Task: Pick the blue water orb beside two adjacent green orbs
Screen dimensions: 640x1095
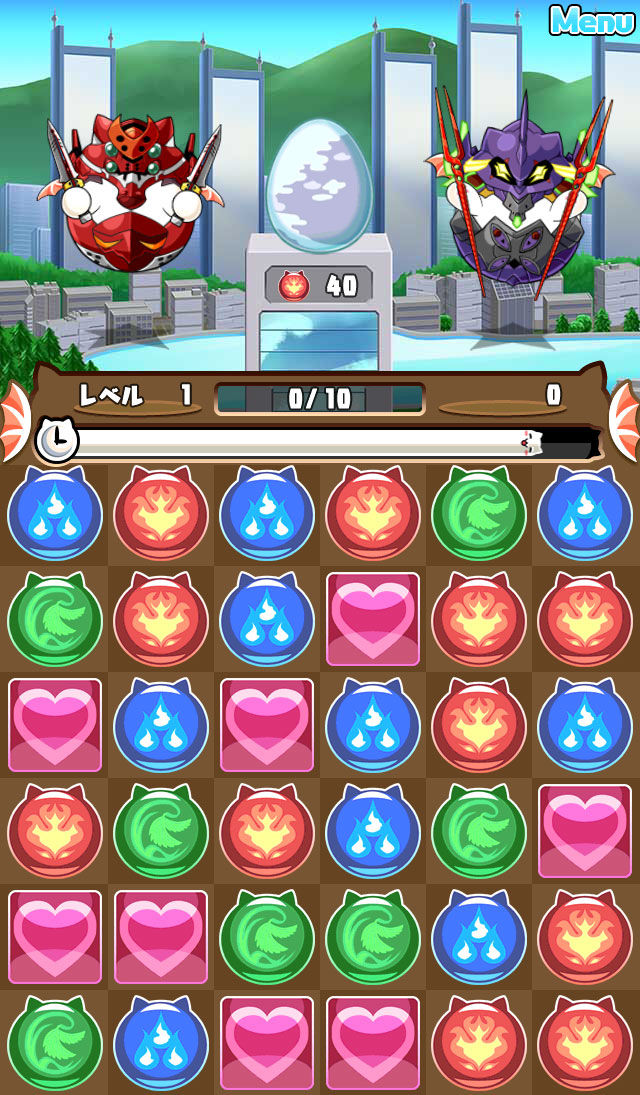Action: (479, 937)
